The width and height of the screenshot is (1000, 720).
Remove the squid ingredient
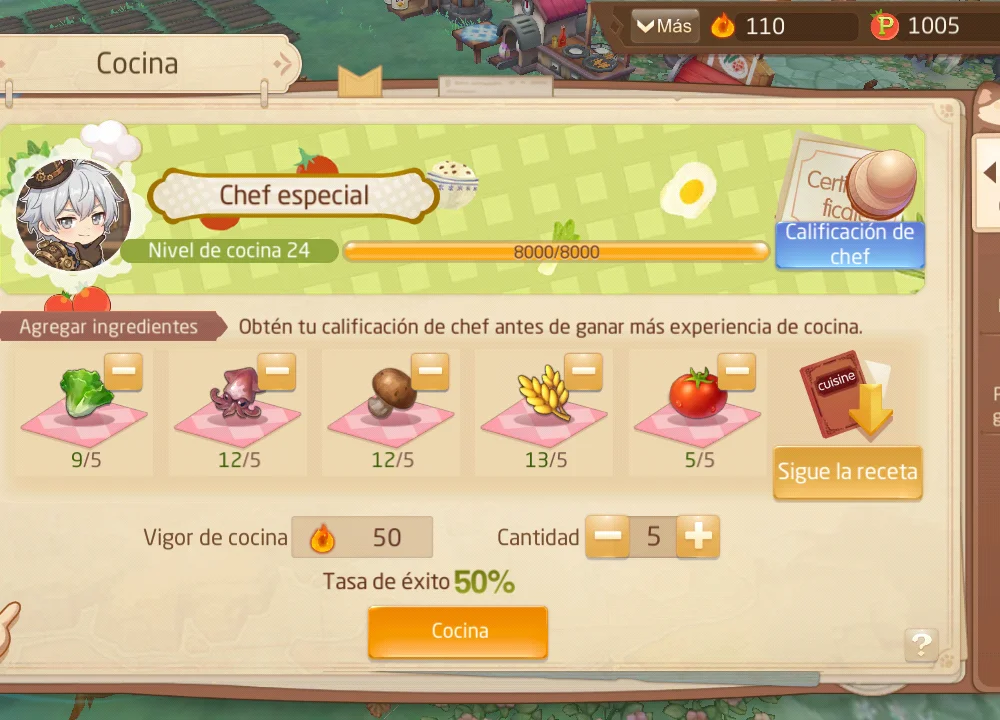pos(277,372)
